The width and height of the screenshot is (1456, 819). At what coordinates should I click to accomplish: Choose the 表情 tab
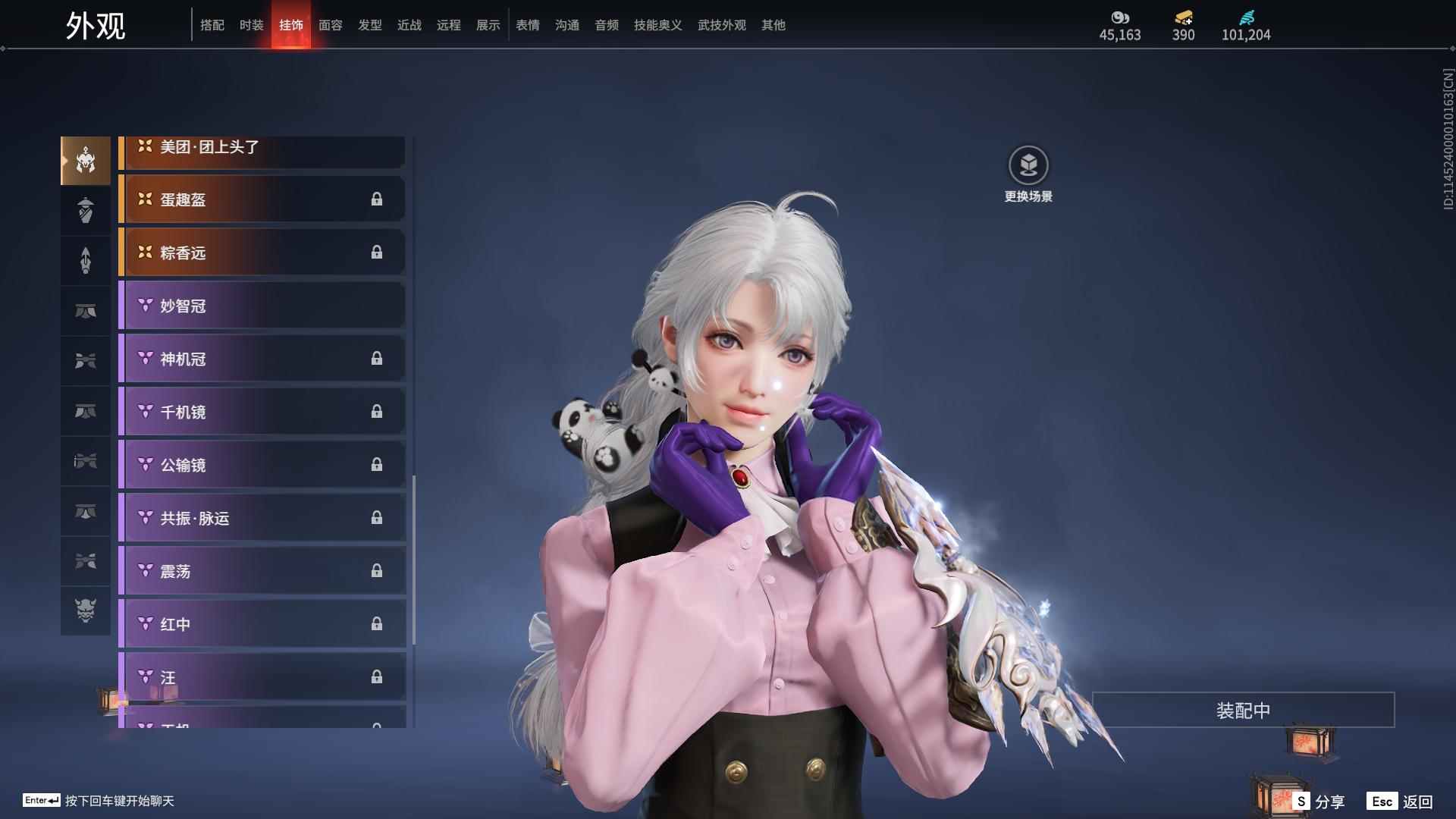click(528, 25)
